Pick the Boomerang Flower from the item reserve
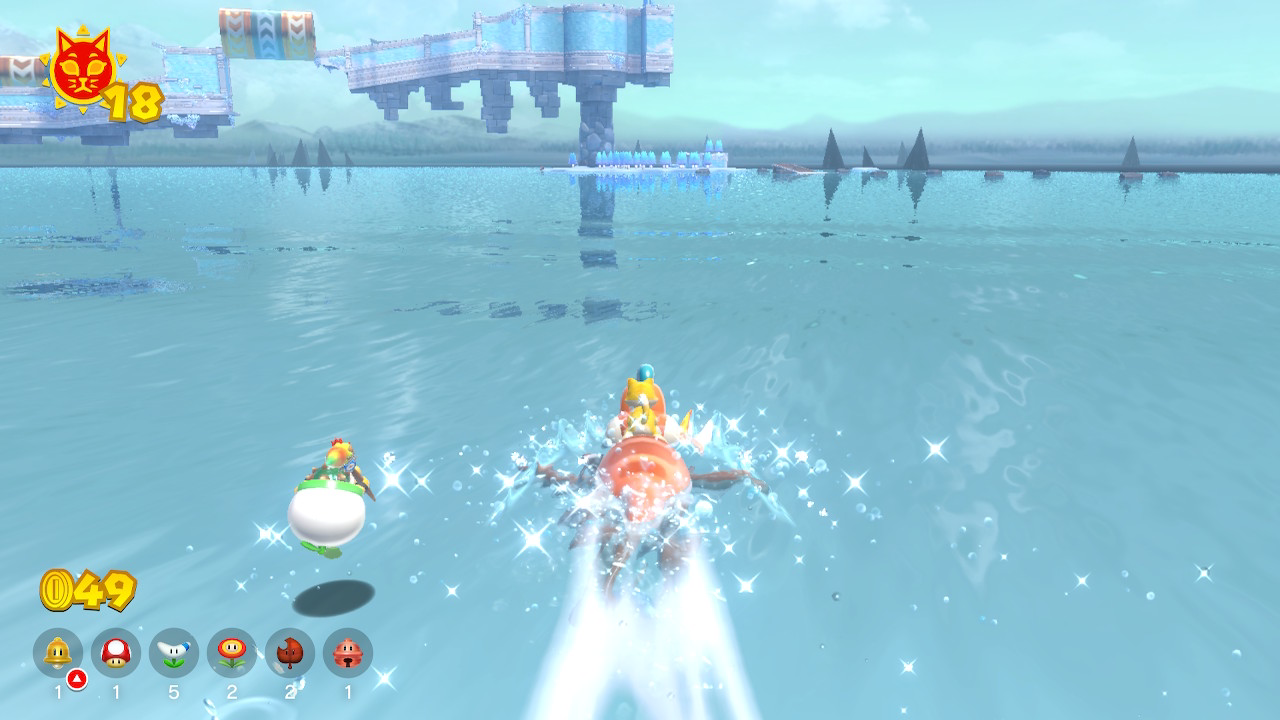 [174, 653]
